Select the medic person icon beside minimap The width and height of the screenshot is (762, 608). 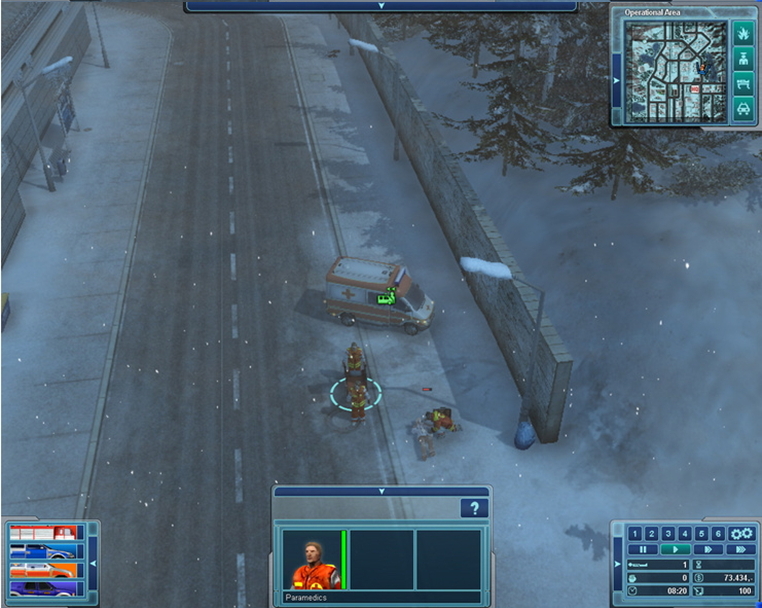(742, 60)
